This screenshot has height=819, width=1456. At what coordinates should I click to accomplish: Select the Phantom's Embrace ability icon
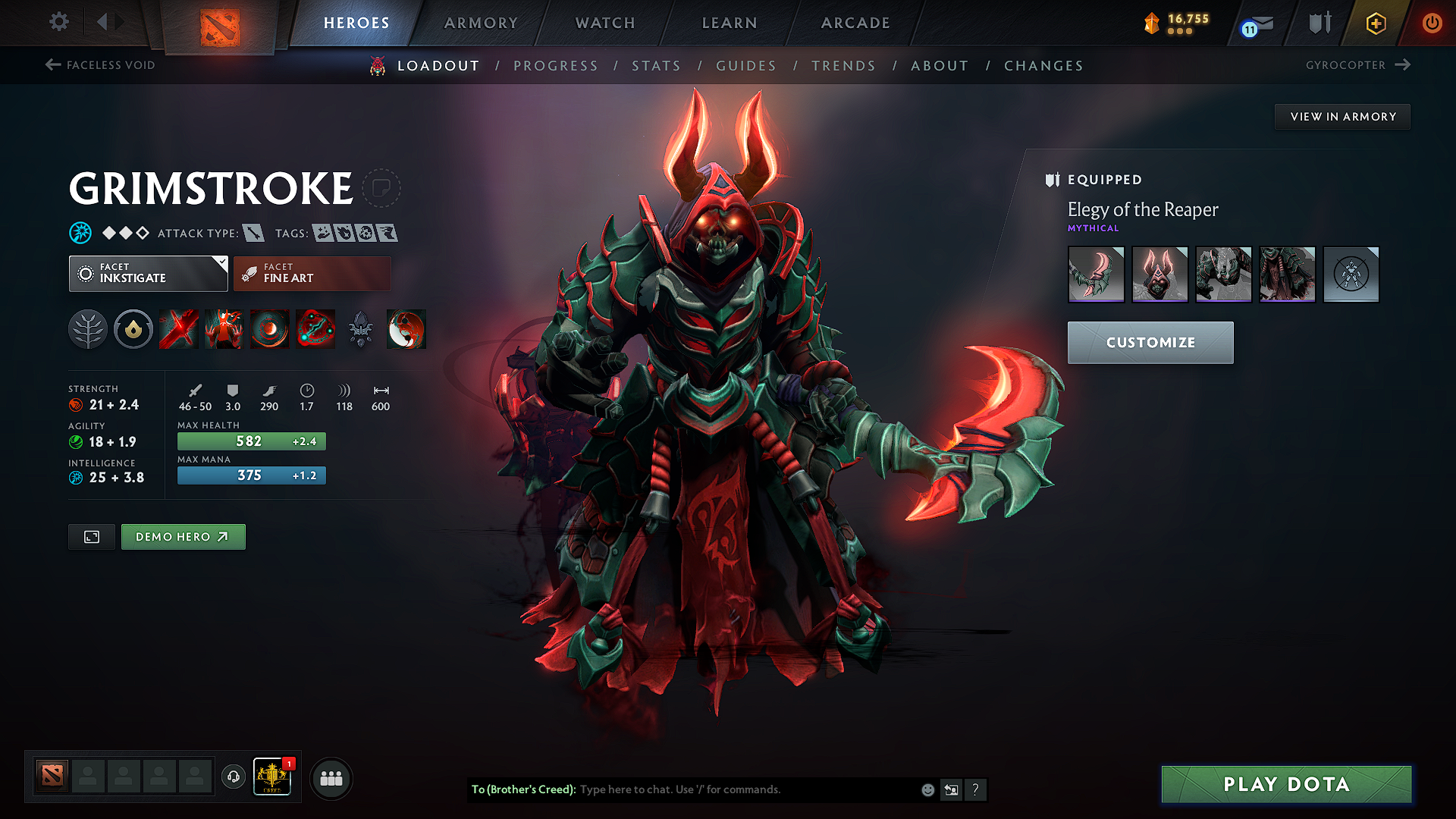224,329
